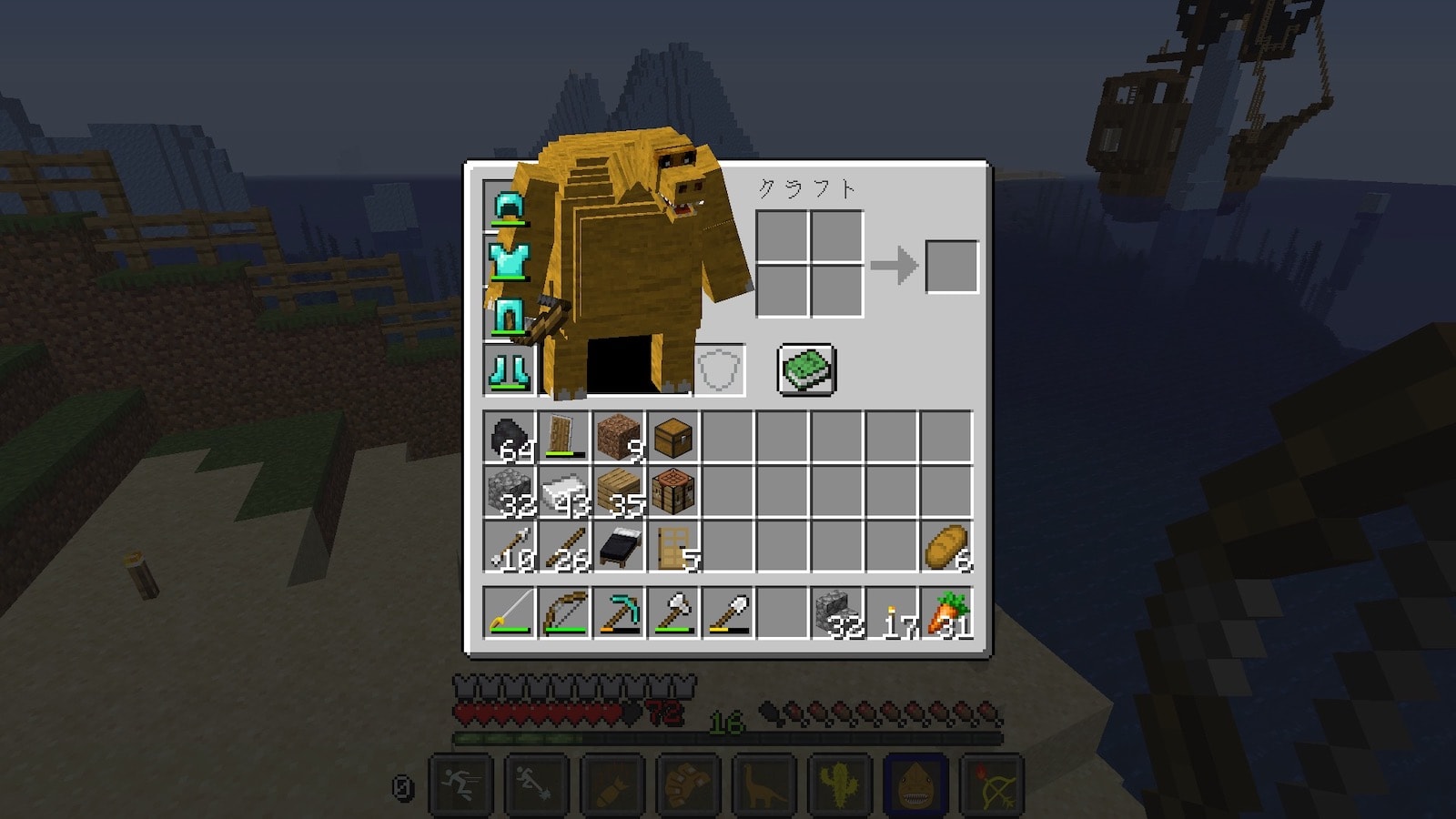Select the bow in the hotbar
The image size is (1456, 819).
564,612
